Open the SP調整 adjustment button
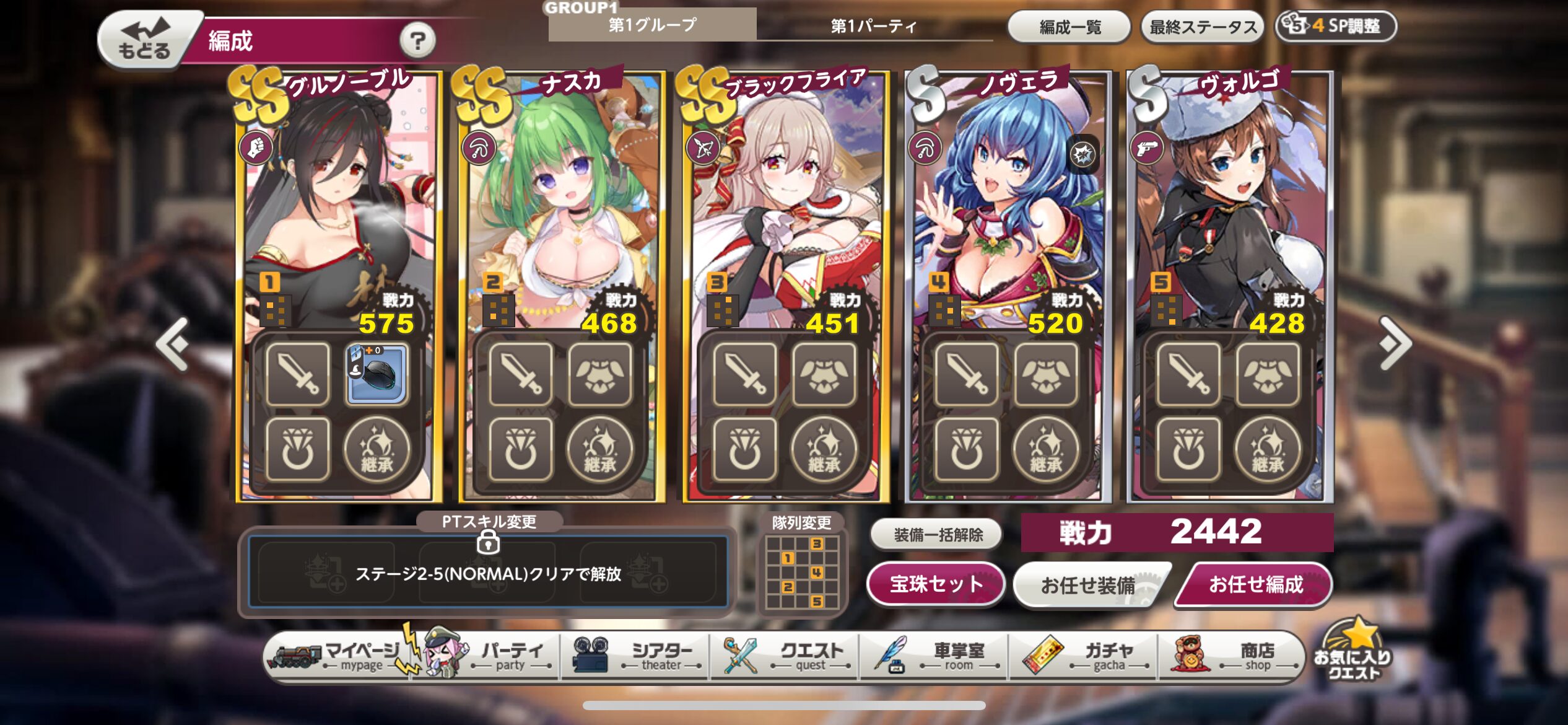 pyautogui.click(x=1336, y=26)
